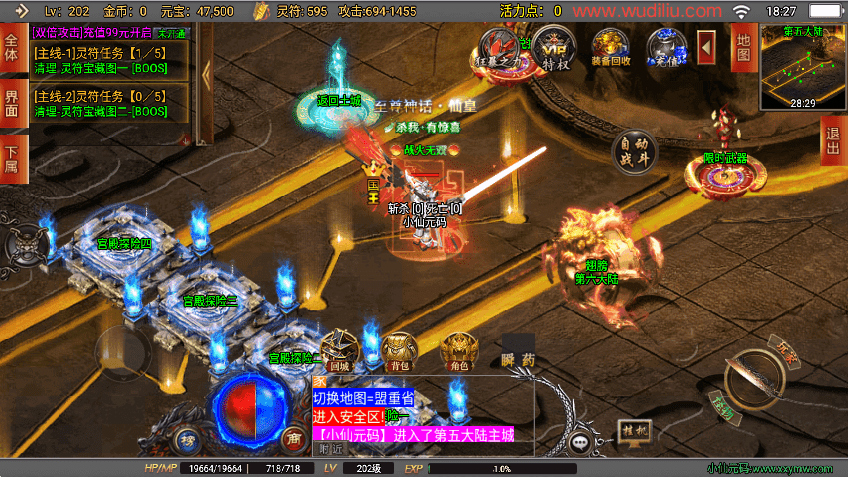Viewport: 848px width, 477px height.
Task: Open the 背包 backpack
Action: click(400, 350)
